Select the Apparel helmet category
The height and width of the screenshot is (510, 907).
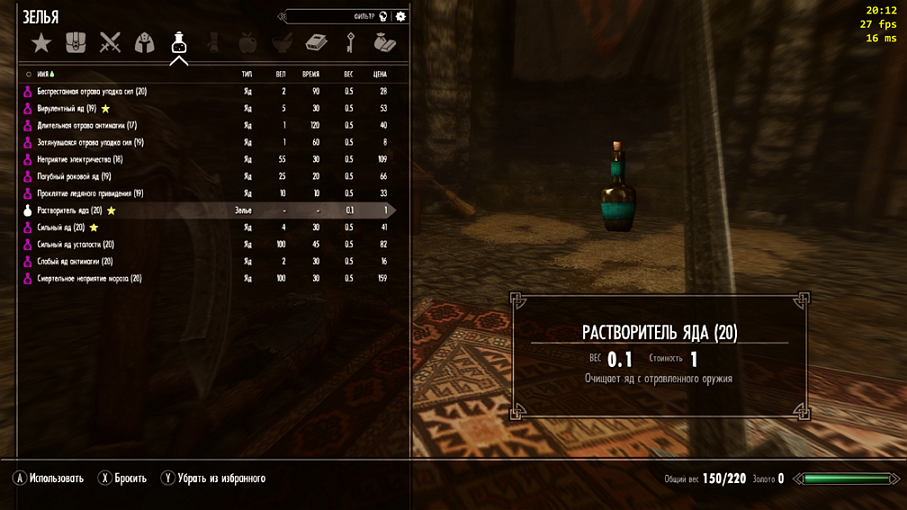tap(145, 43)
